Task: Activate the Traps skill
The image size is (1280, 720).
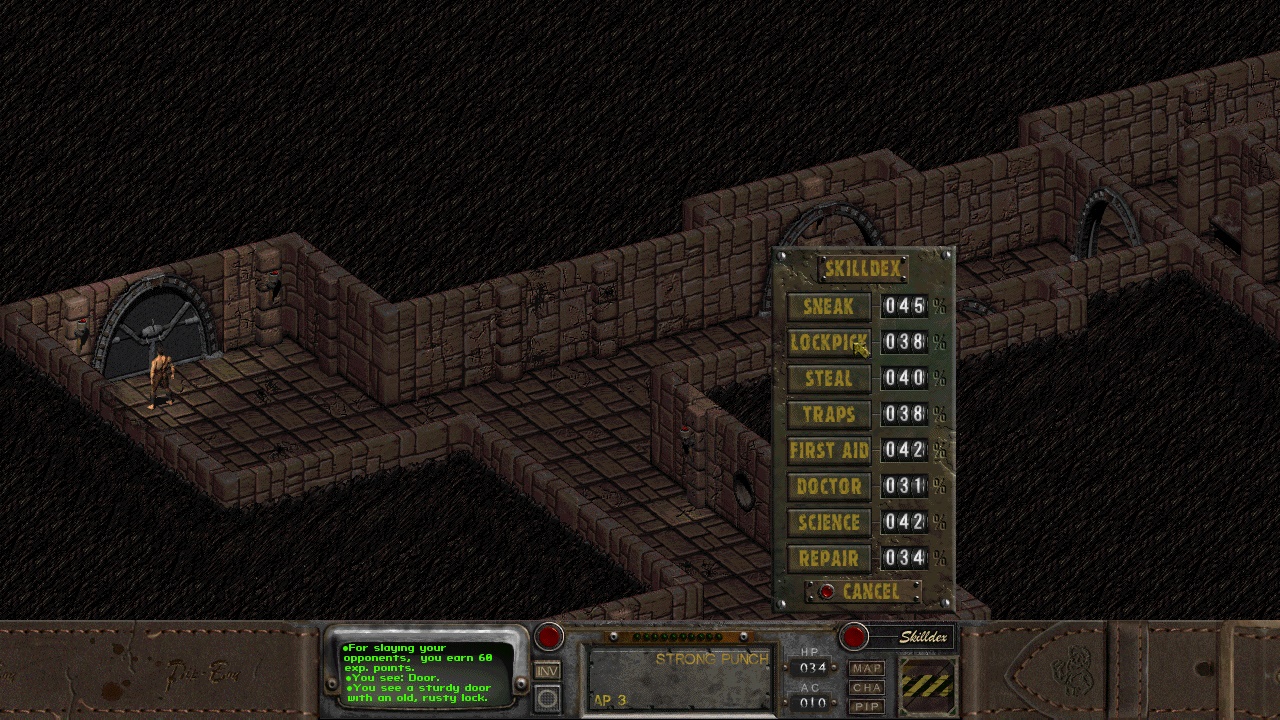Action: 829,415
